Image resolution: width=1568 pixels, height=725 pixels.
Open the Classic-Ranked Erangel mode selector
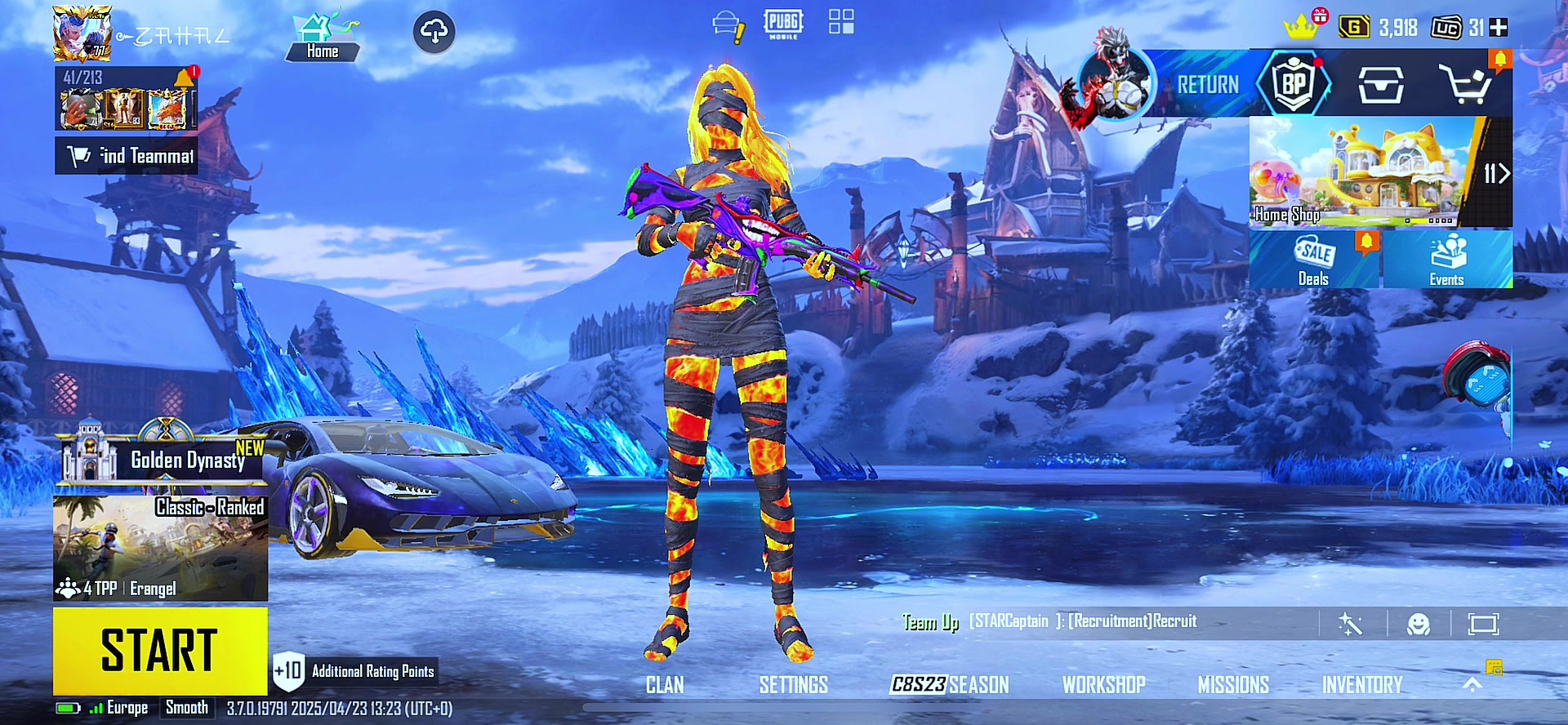click(x=160, y=548)
